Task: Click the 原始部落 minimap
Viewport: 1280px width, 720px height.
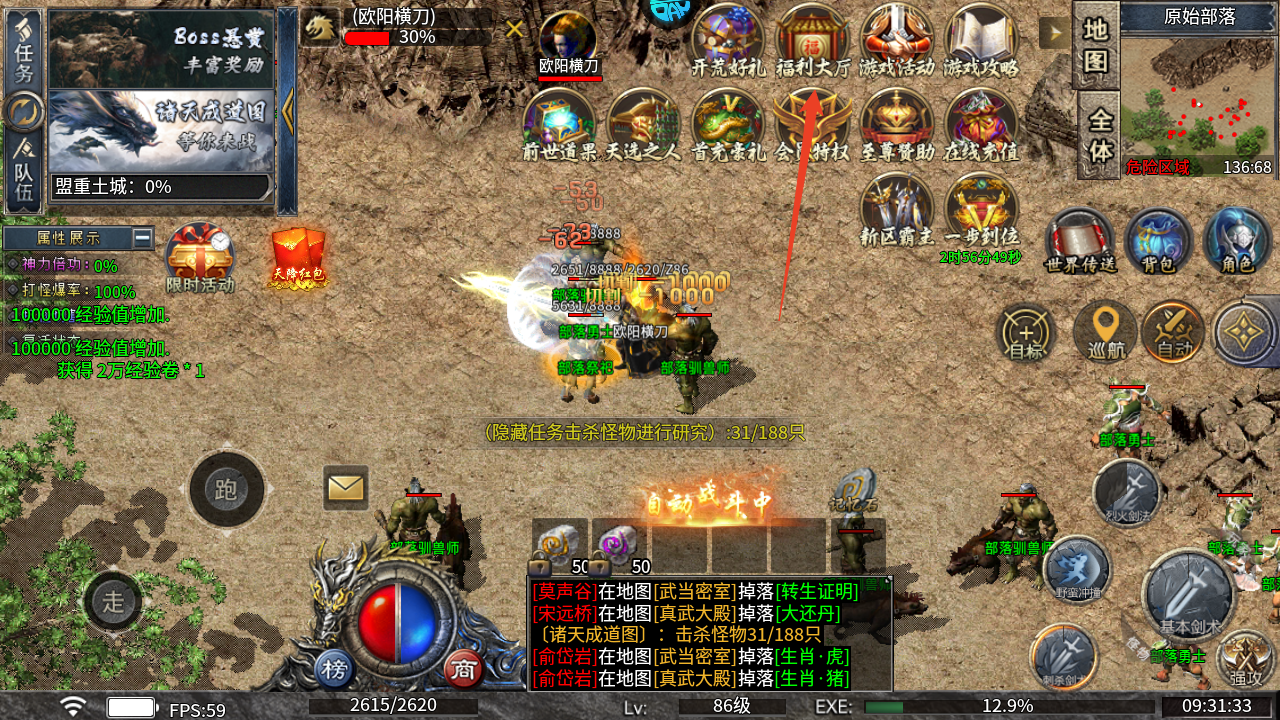Action: [1196, 100]
